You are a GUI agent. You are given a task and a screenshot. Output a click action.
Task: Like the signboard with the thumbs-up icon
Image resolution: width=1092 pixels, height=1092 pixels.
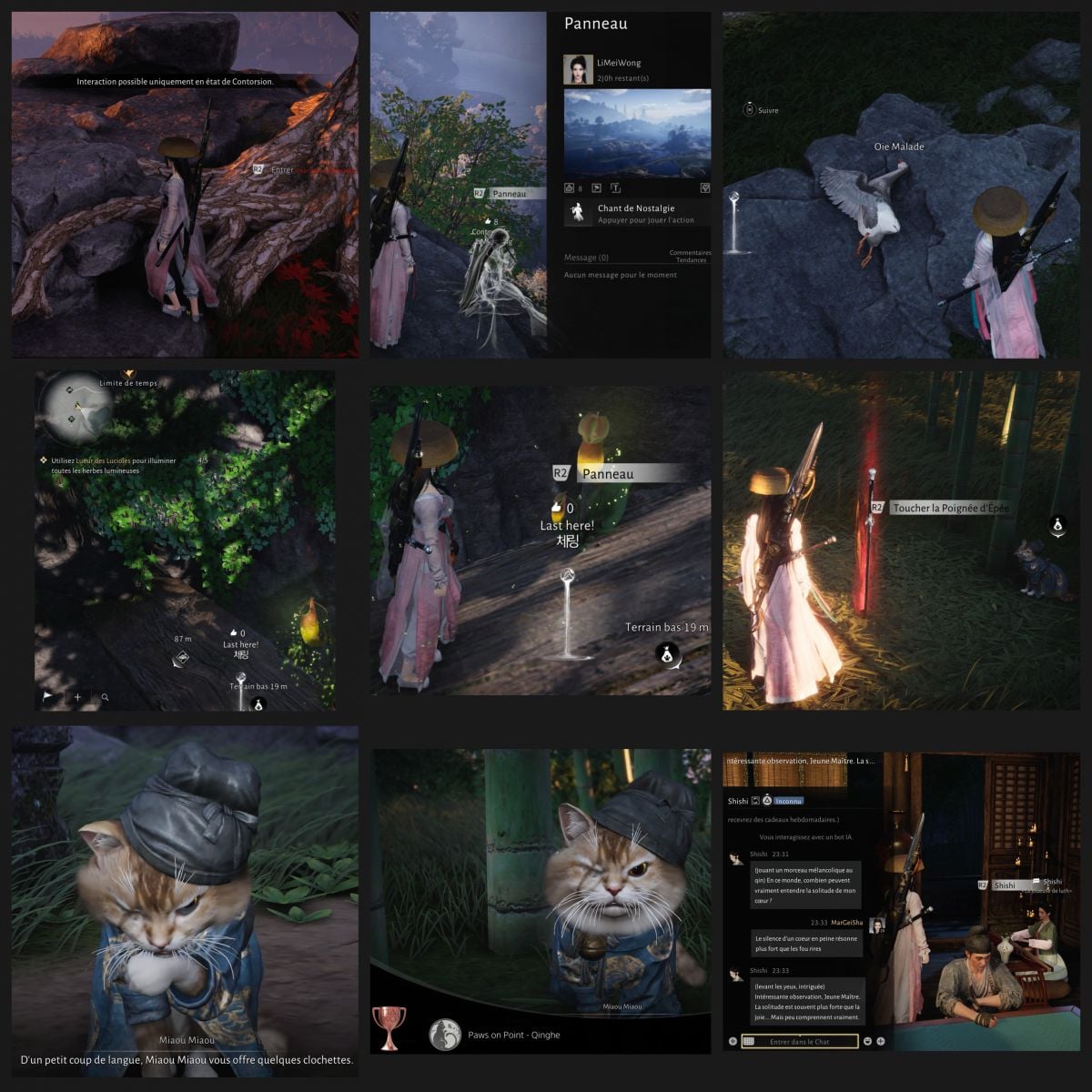pyautogui.click(x=569, y=188)
